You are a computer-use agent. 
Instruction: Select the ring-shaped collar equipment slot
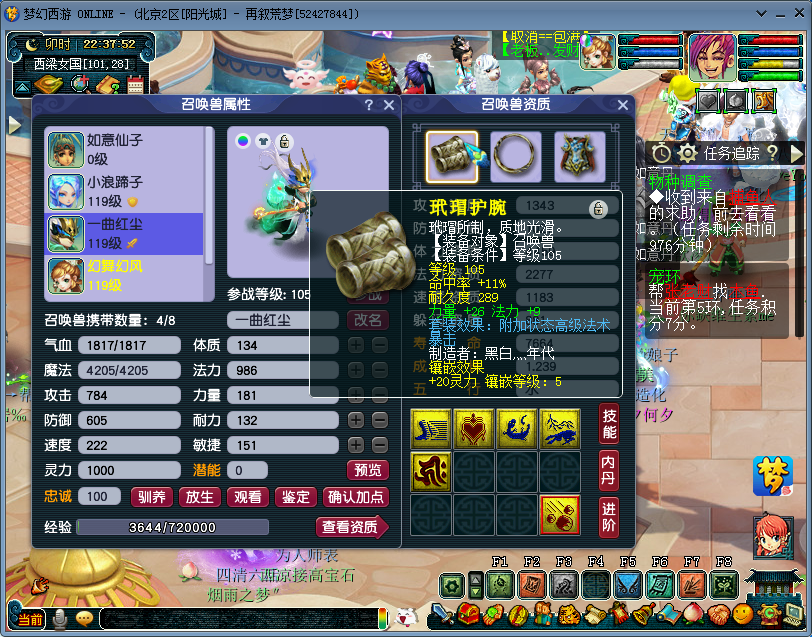pos(516,157)
